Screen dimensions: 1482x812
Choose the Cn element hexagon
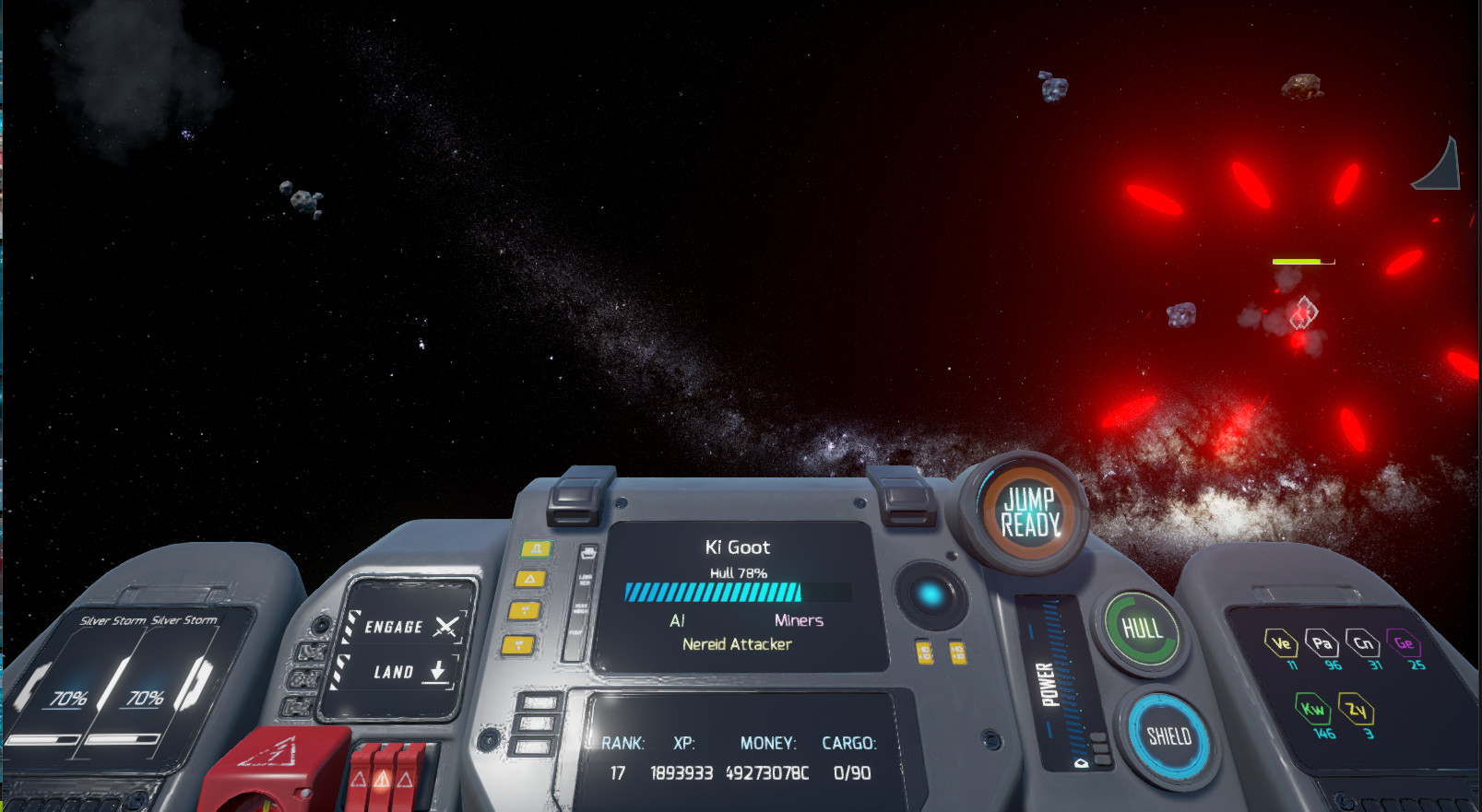(1362, 642)
